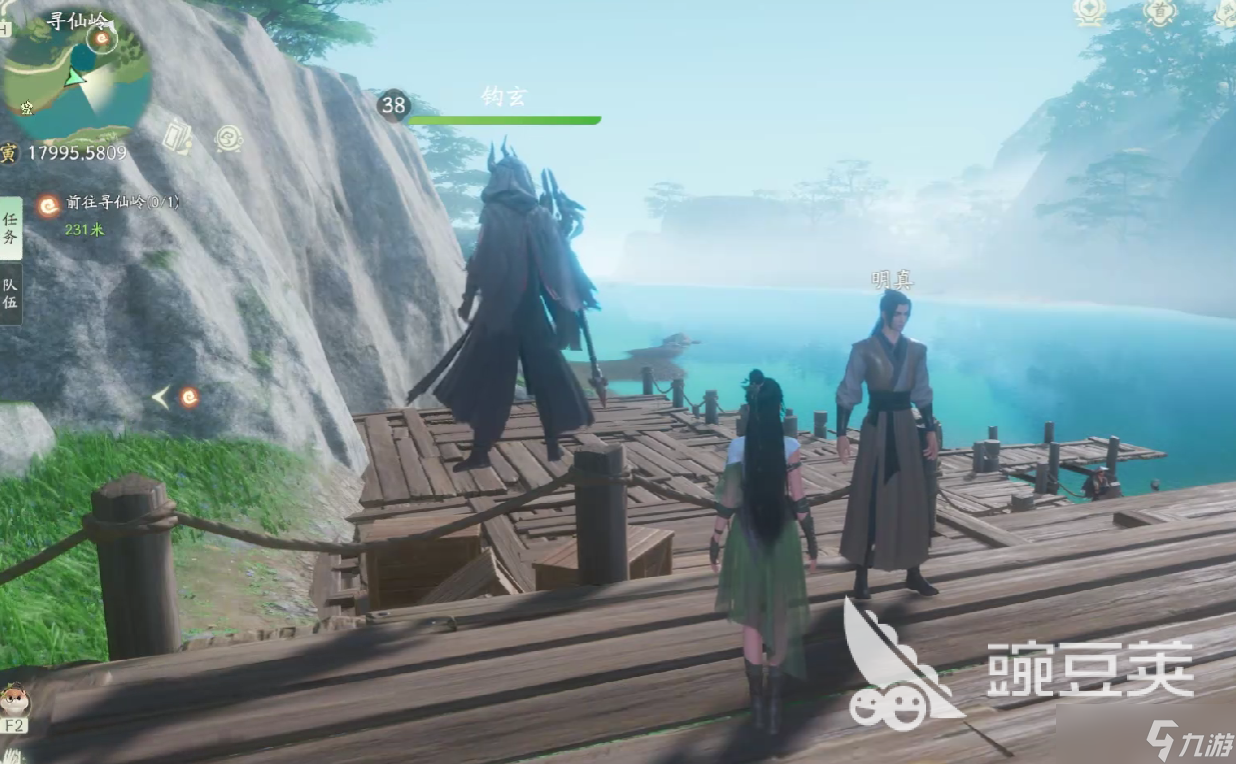Open the round swirl icon near the minimap
1236x764 pixels.
tap(229, 138)
